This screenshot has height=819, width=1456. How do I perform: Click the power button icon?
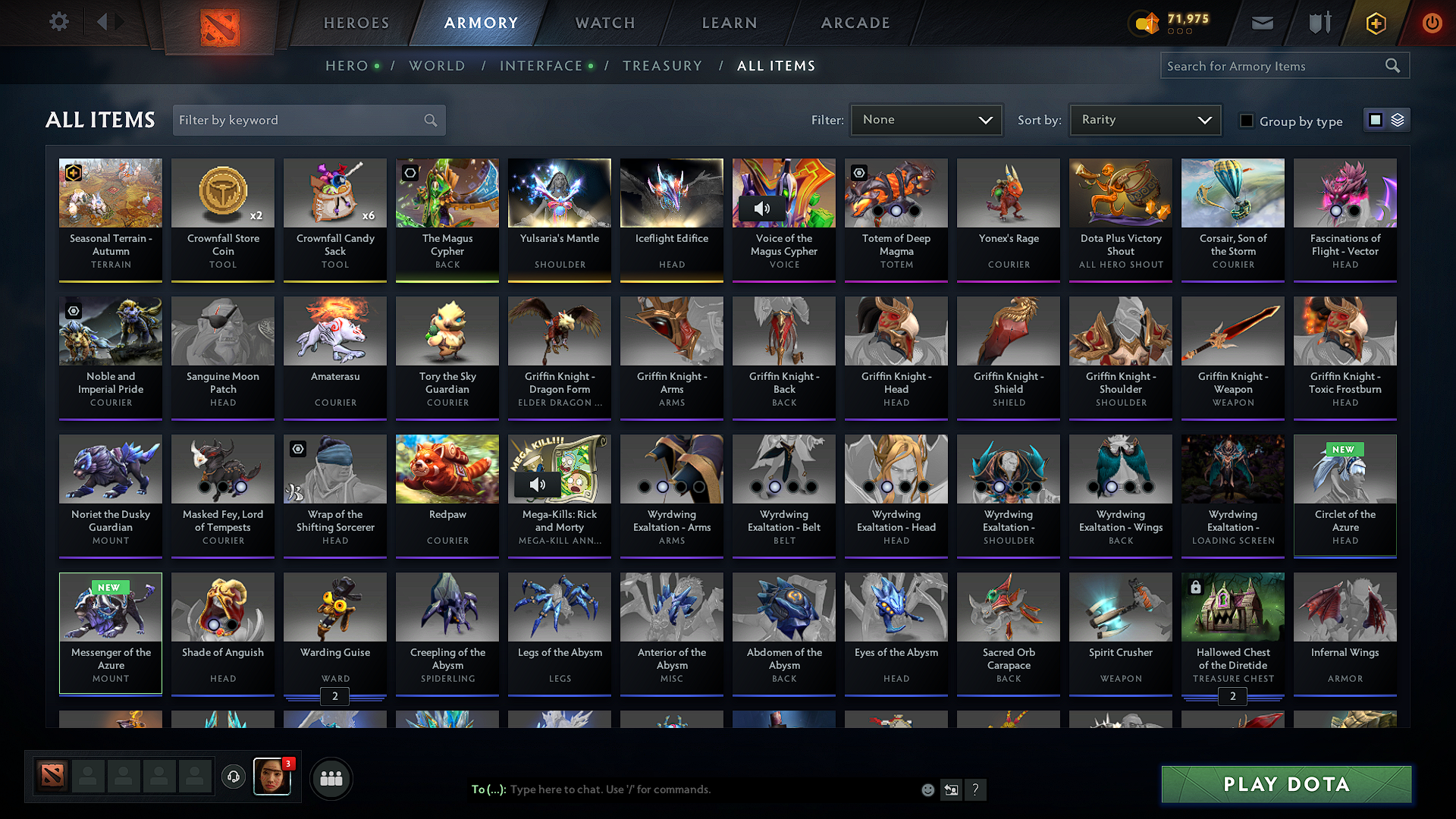tap(1432, 23)
